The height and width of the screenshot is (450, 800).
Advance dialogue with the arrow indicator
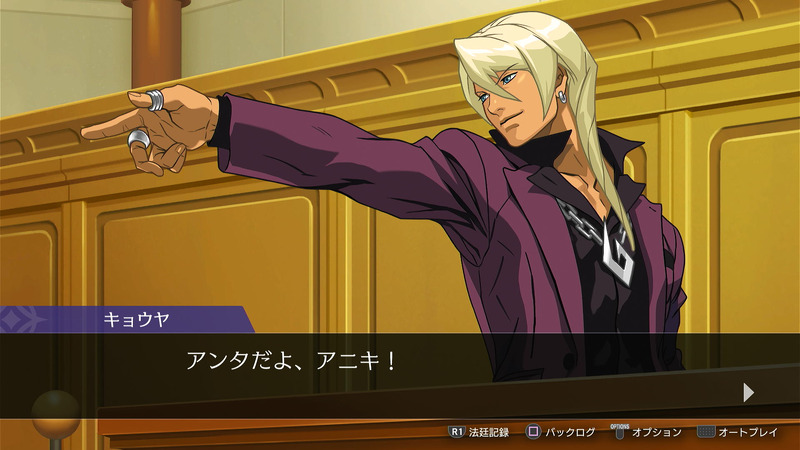(748, 392)
